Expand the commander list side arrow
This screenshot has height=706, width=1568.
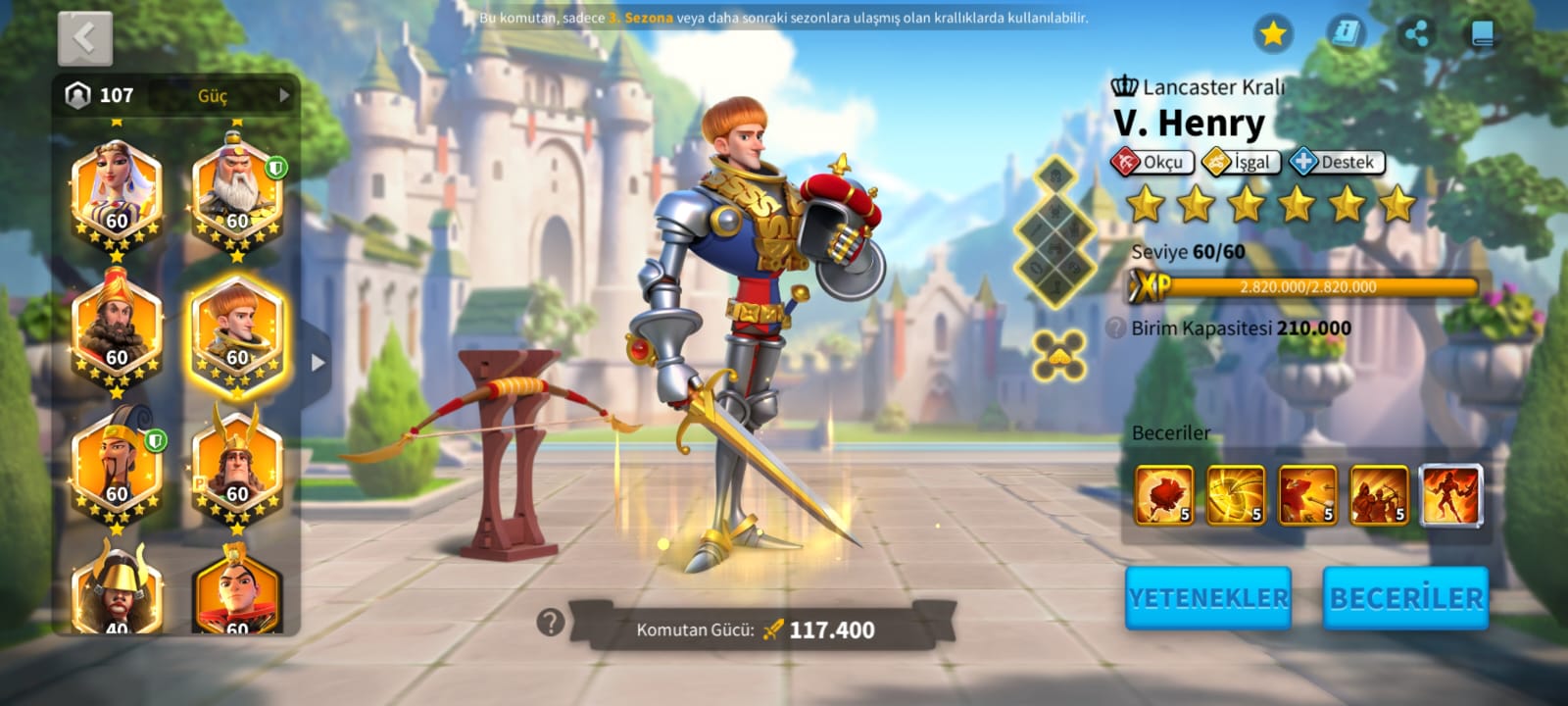[318, 363]
